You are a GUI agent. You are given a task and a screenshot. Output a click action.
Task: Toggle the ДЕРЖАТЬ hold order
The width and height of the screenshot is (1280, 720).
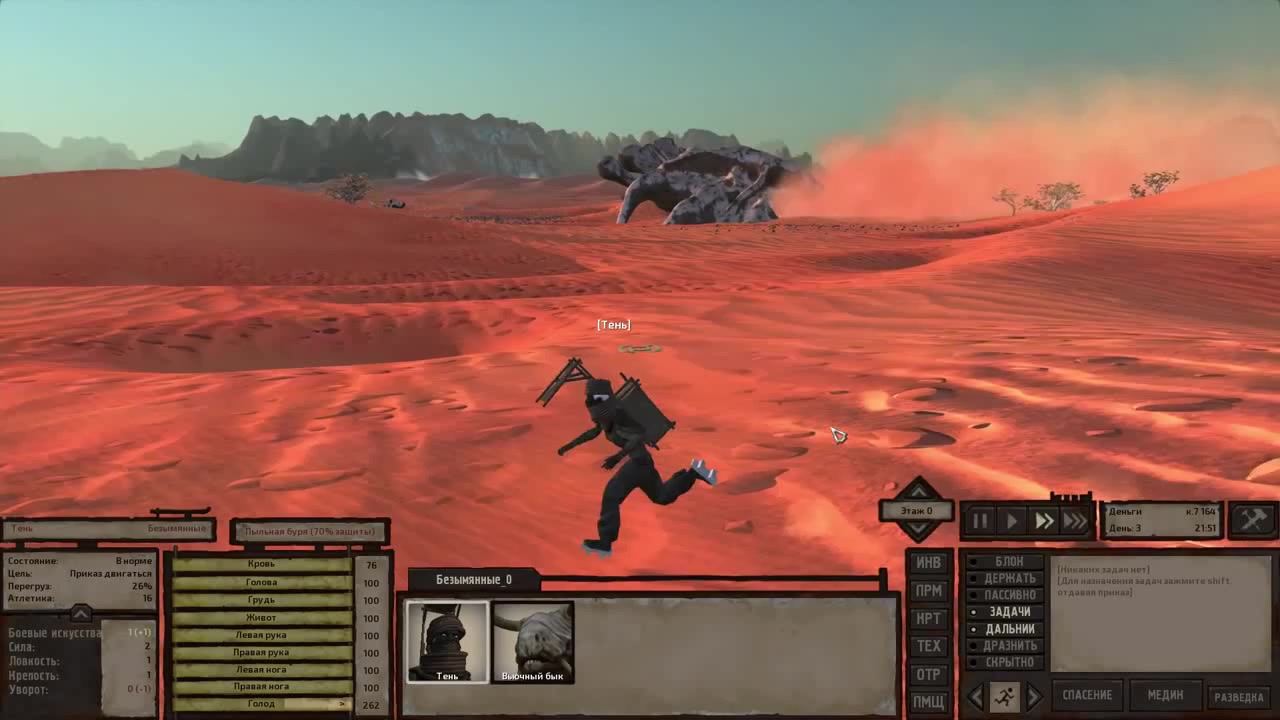(1008, 578)
